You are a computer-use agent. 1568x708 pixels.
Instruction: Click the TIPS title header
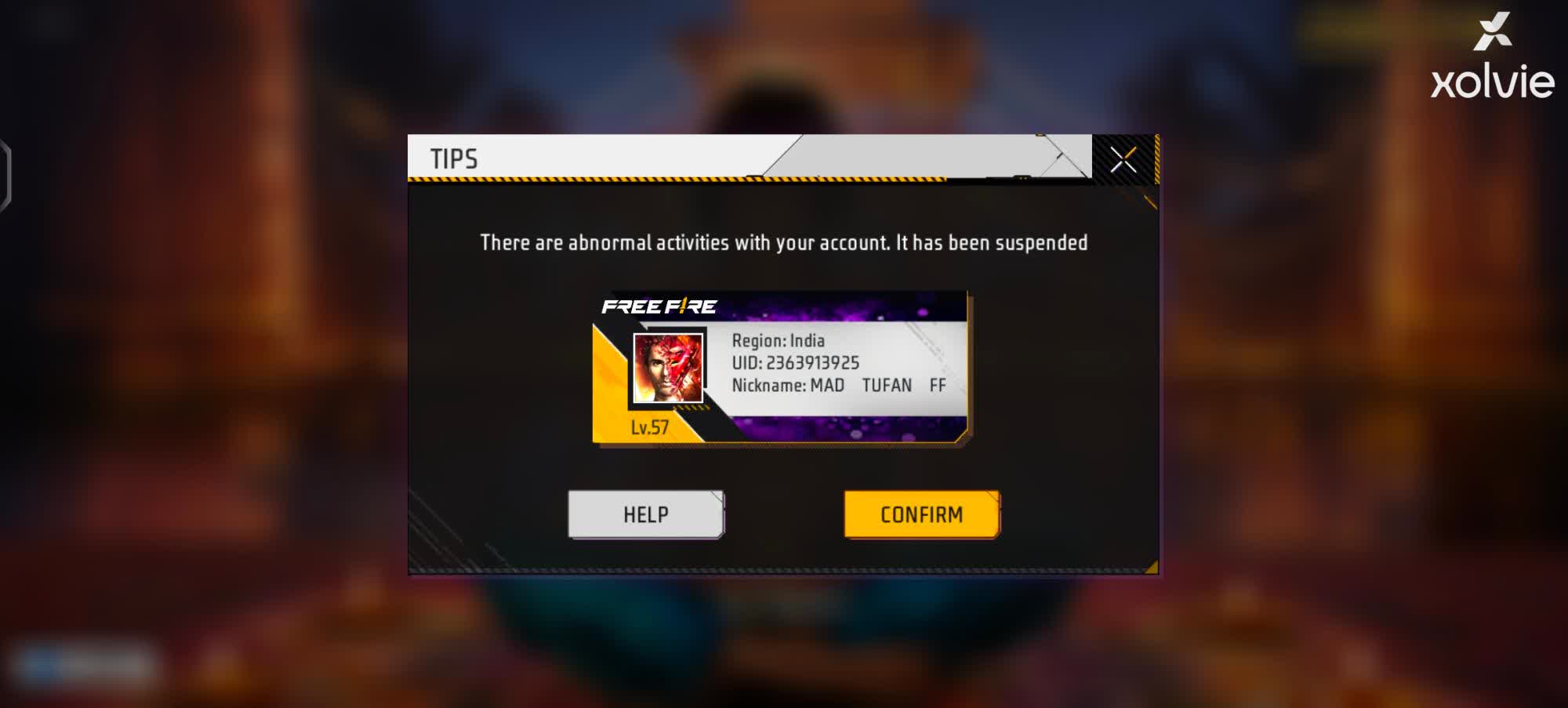[x=453, y=157]
